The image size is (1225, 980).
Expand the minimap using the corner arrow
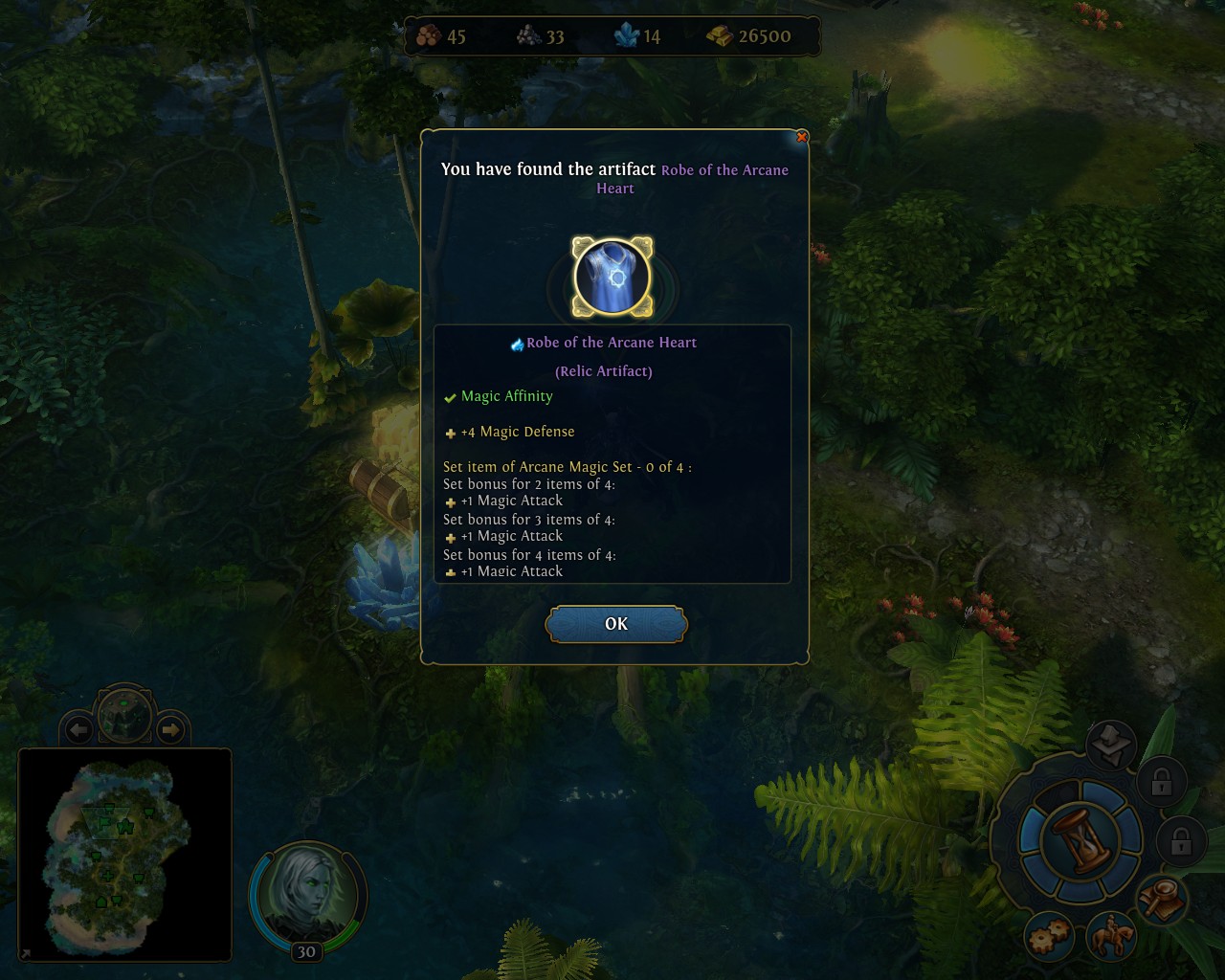pos(25,953)
